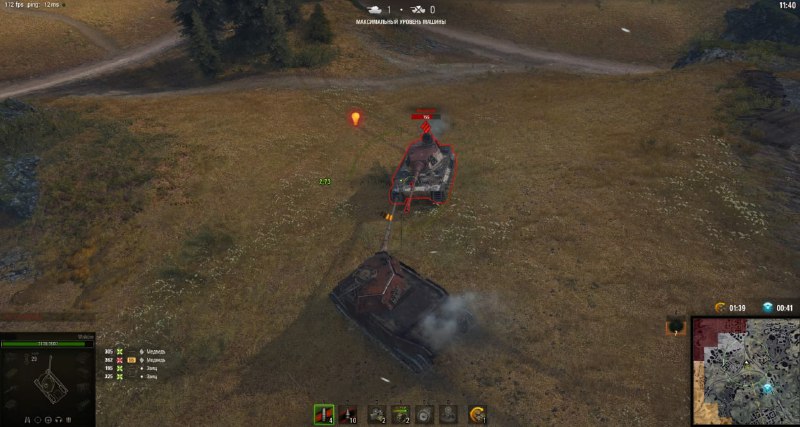800x427 pixels.
Task: Click the blue airdrop marker on the minimap
Action: [767, 388]
